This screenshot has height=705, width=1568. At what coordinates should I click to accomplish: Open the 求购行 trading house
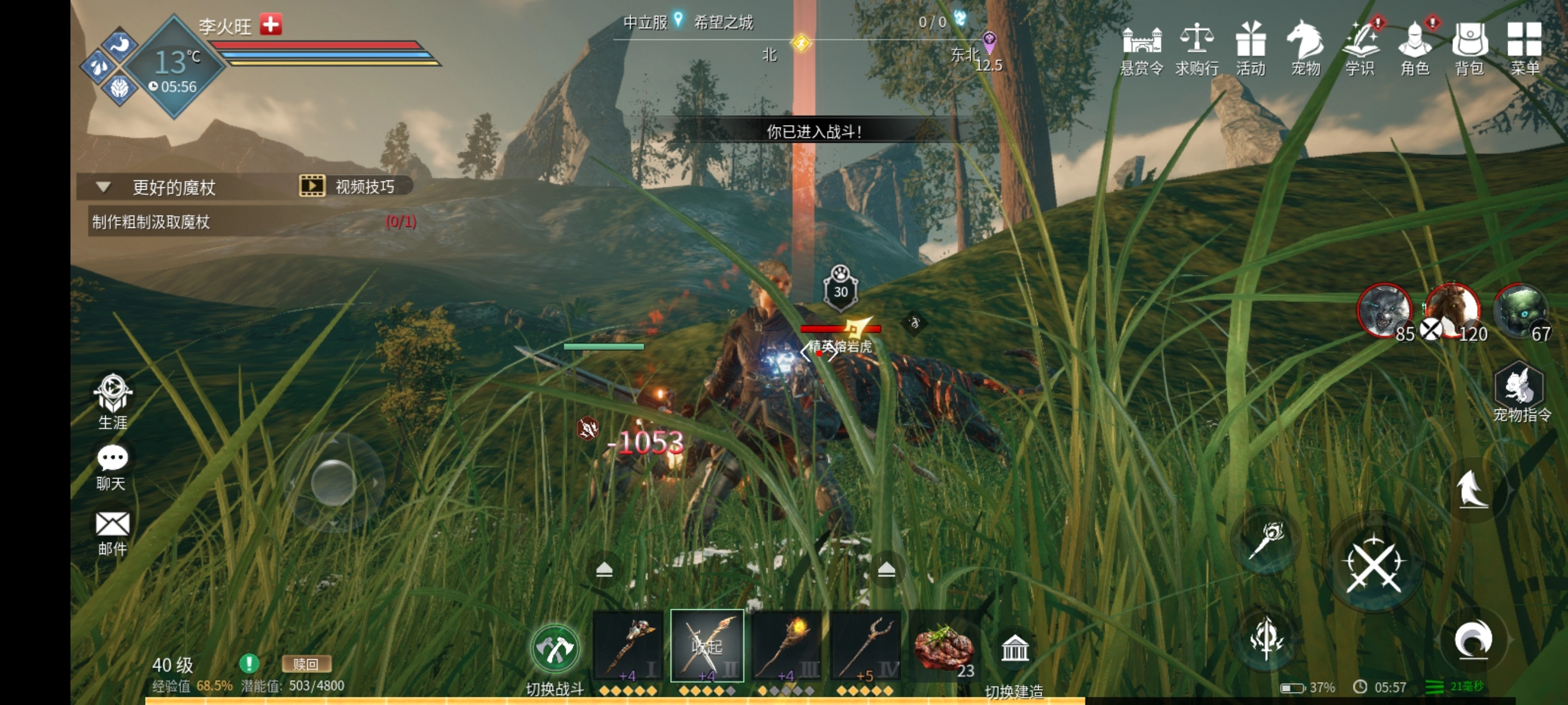coord(1196,49)
